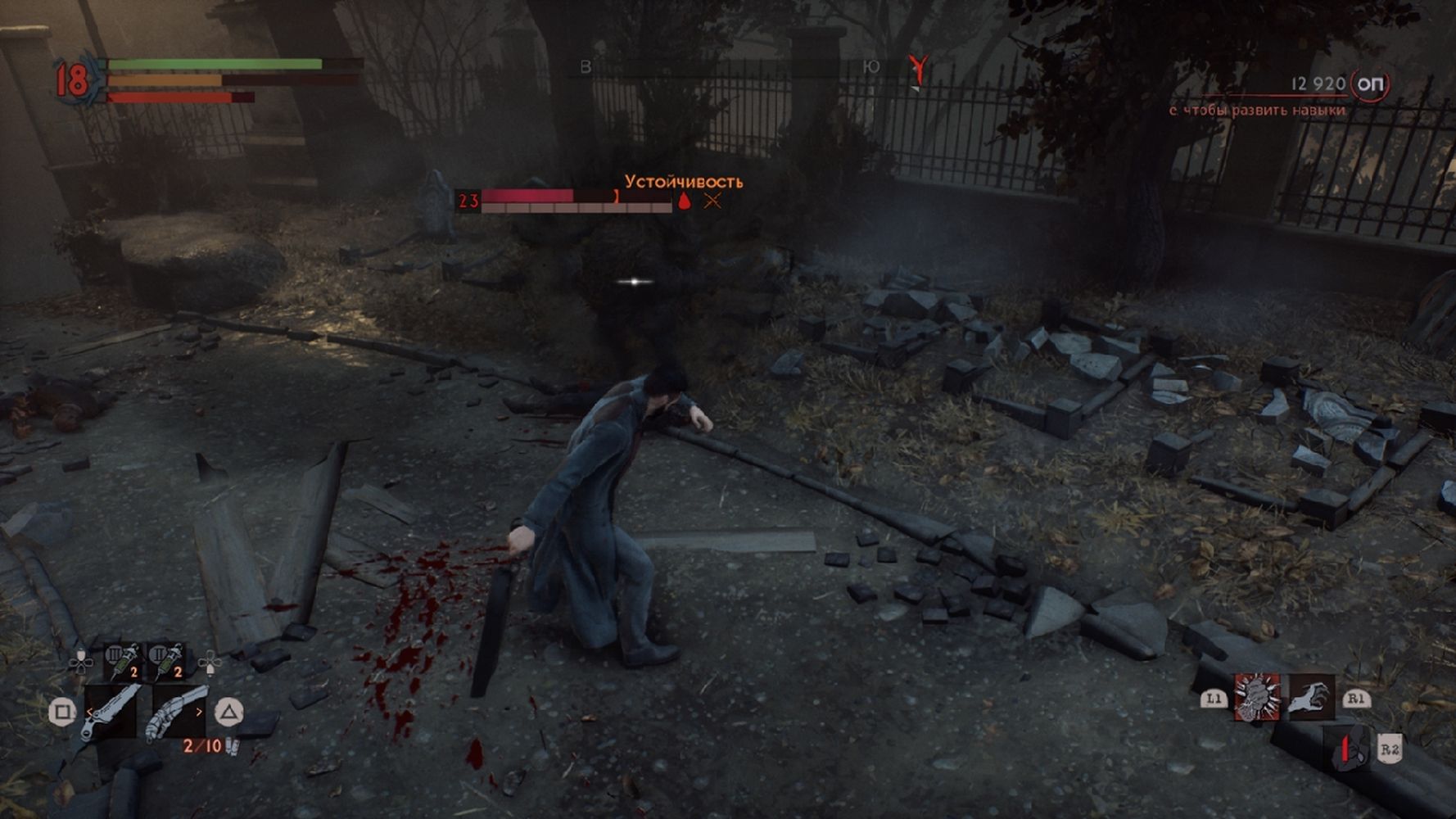The height and width of the screenshot is (819, 1456).
Task: Activate the exploding heart ability
Action: click(x=1256, y=698)
